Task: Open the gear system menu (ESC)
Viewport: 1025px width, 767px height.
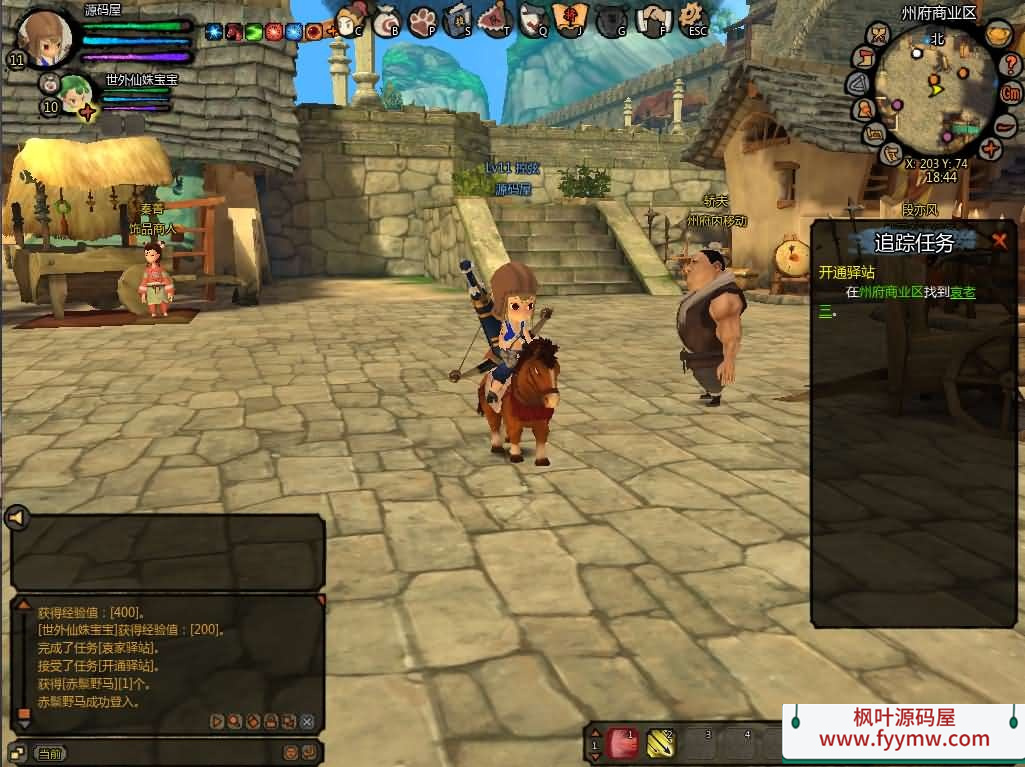Action: click(693, 17)
